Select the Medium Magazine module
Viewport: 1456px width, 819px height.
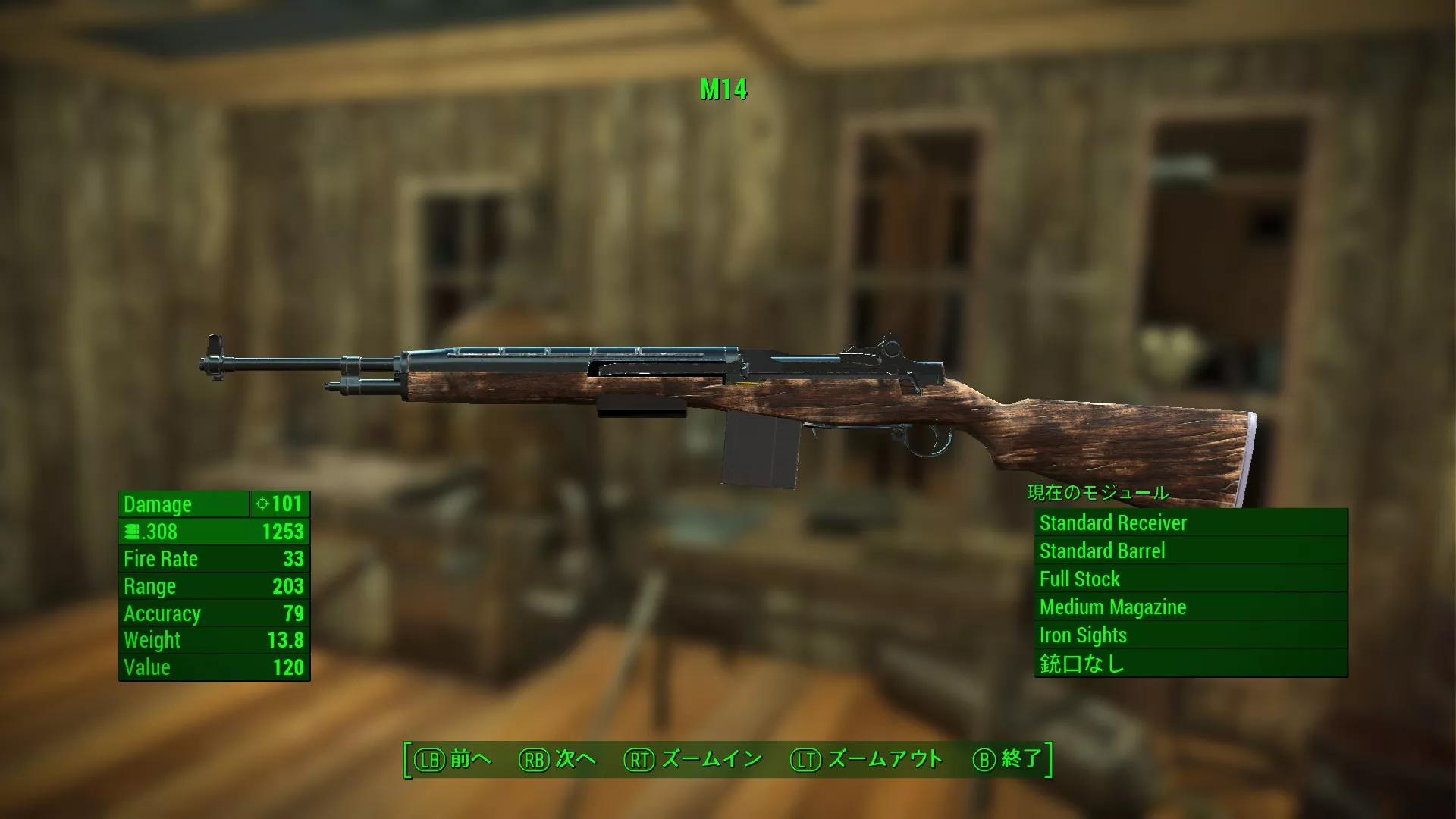pyautogui.click(x=1190, y=607)
